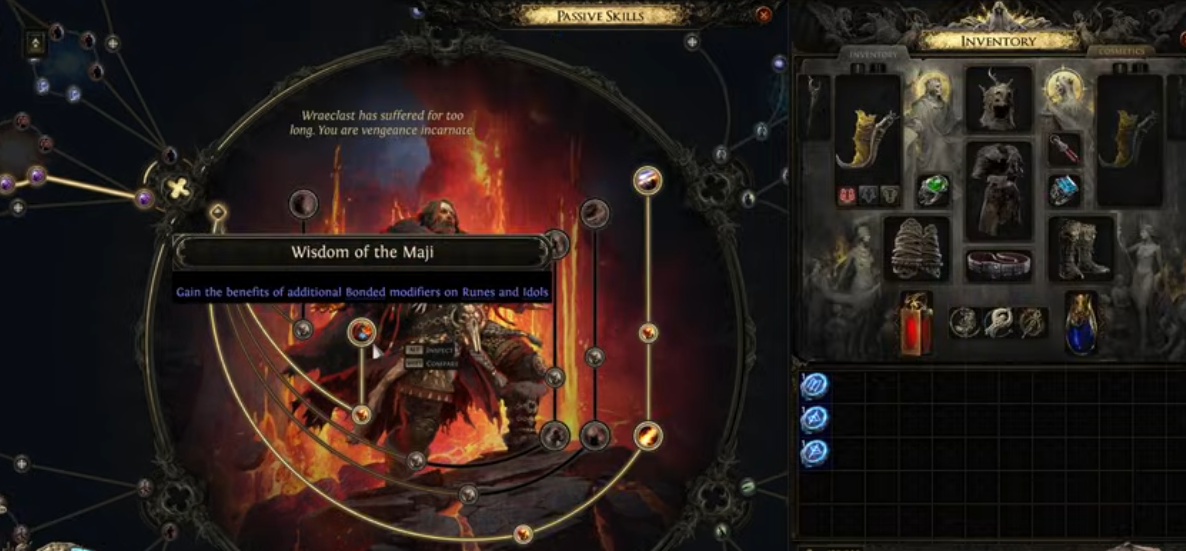
Task: Select the top node of the gold-ringed right column
Action: click(x=648, y=181)
